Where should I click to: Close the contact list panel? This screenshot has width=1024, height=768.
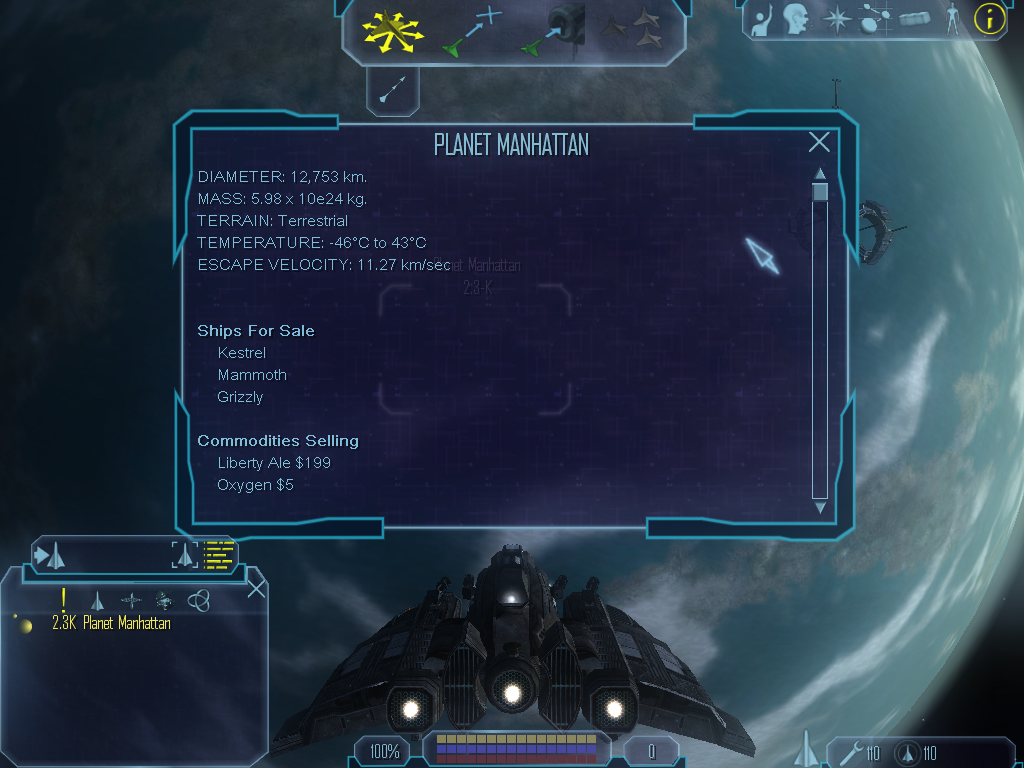point(256,588)
